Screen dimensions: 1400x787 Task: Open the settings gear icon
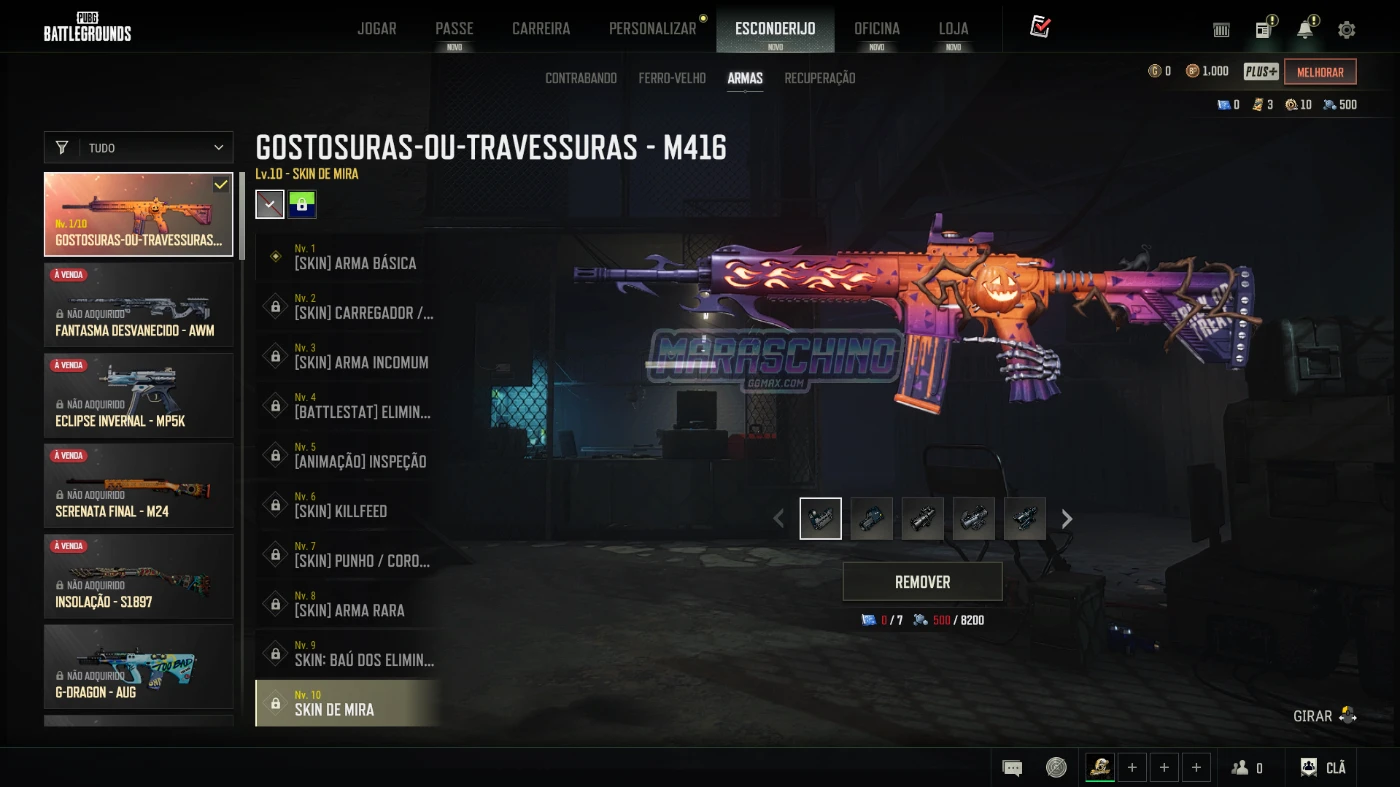1346,30
